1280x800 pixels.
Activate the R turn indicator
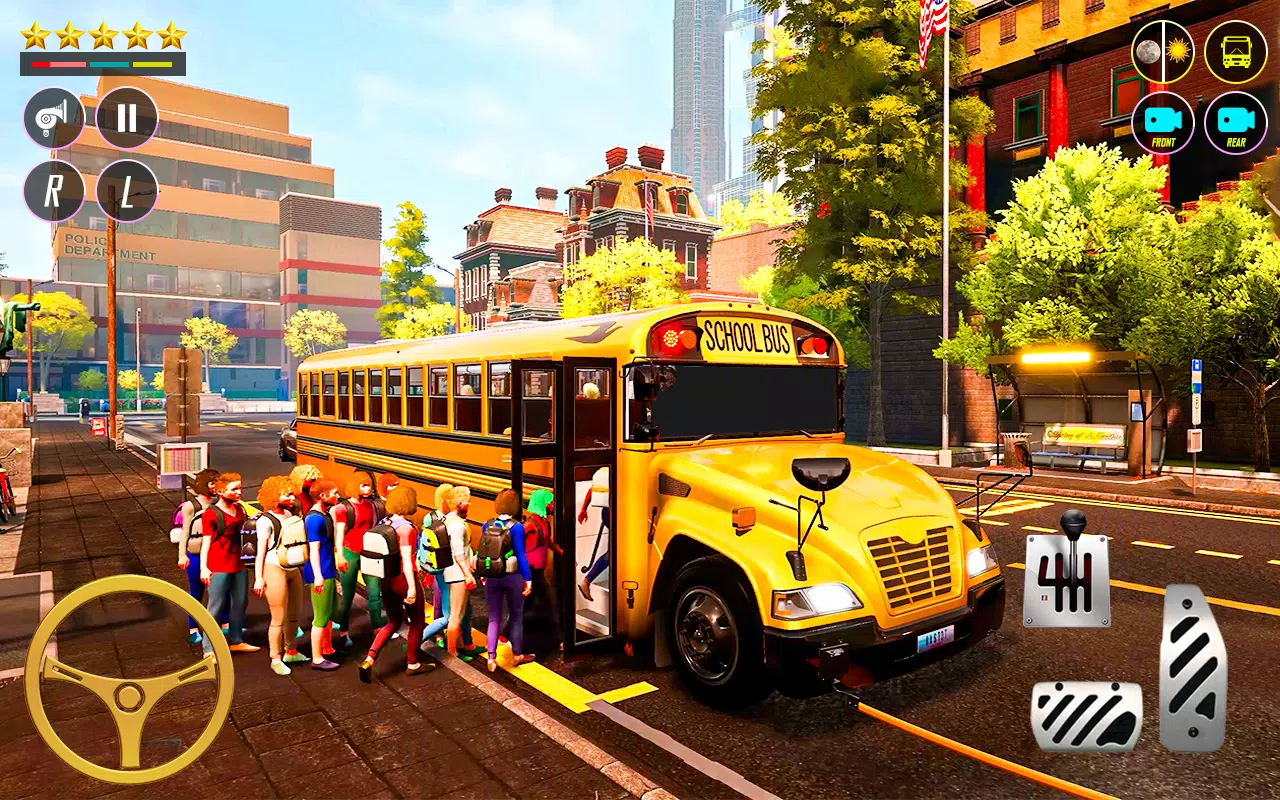(54, 191)
